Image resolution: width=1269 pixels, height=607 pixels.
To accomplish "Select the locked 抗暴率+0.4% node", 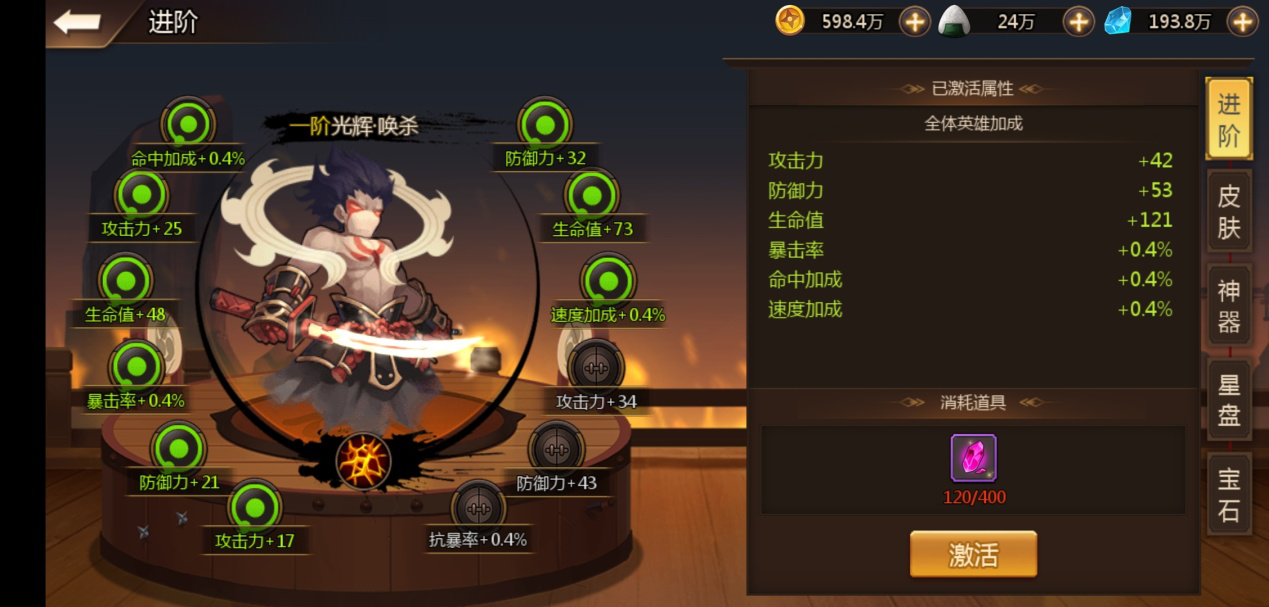I will click(x=478, y=507).
